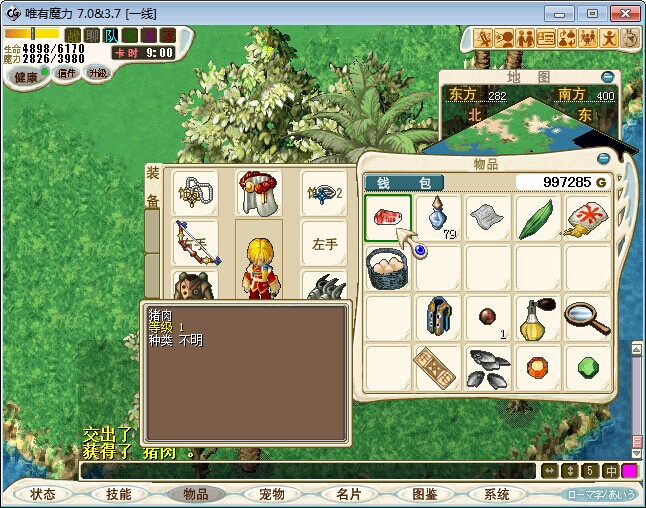Screen dimensions: 646x508
Task: Open the 技能 skills menu
Action: click(x=119, y=494)
